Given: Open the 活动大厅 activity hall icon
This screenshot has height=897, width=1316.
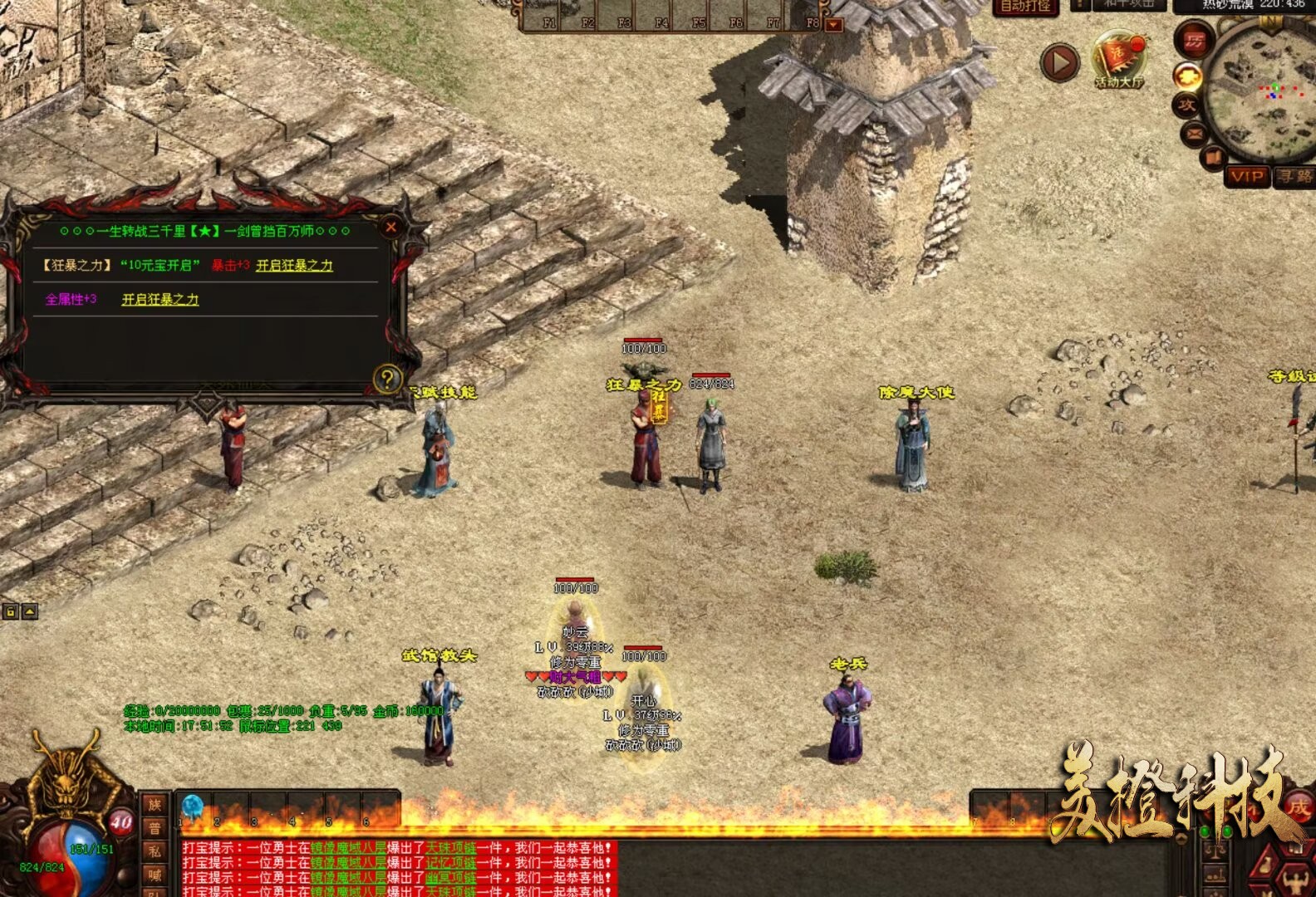Looking at the screenshot, I should (1118, 60).
